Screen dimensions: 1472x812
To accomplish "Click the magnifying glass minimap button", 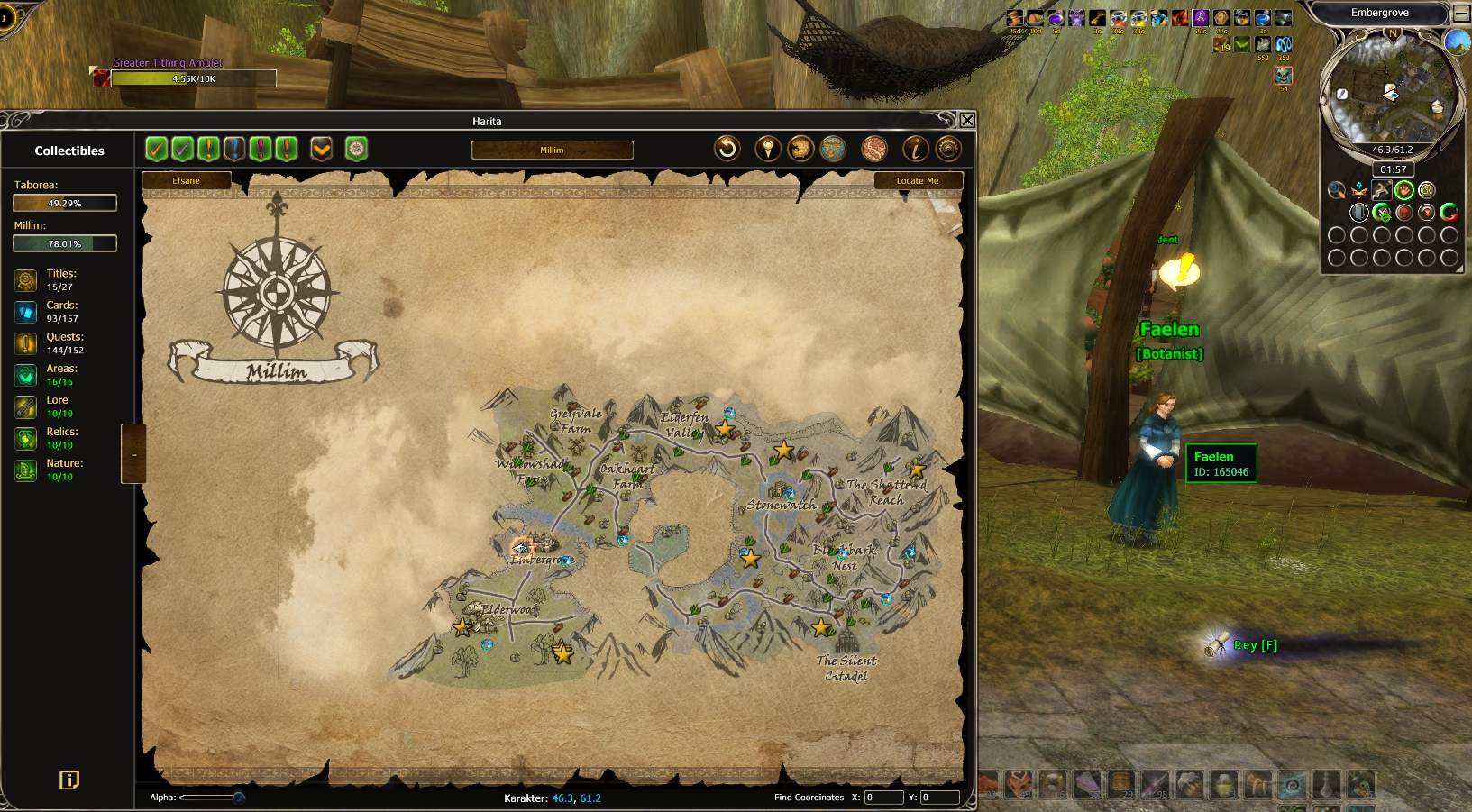I will [1336, 190].
